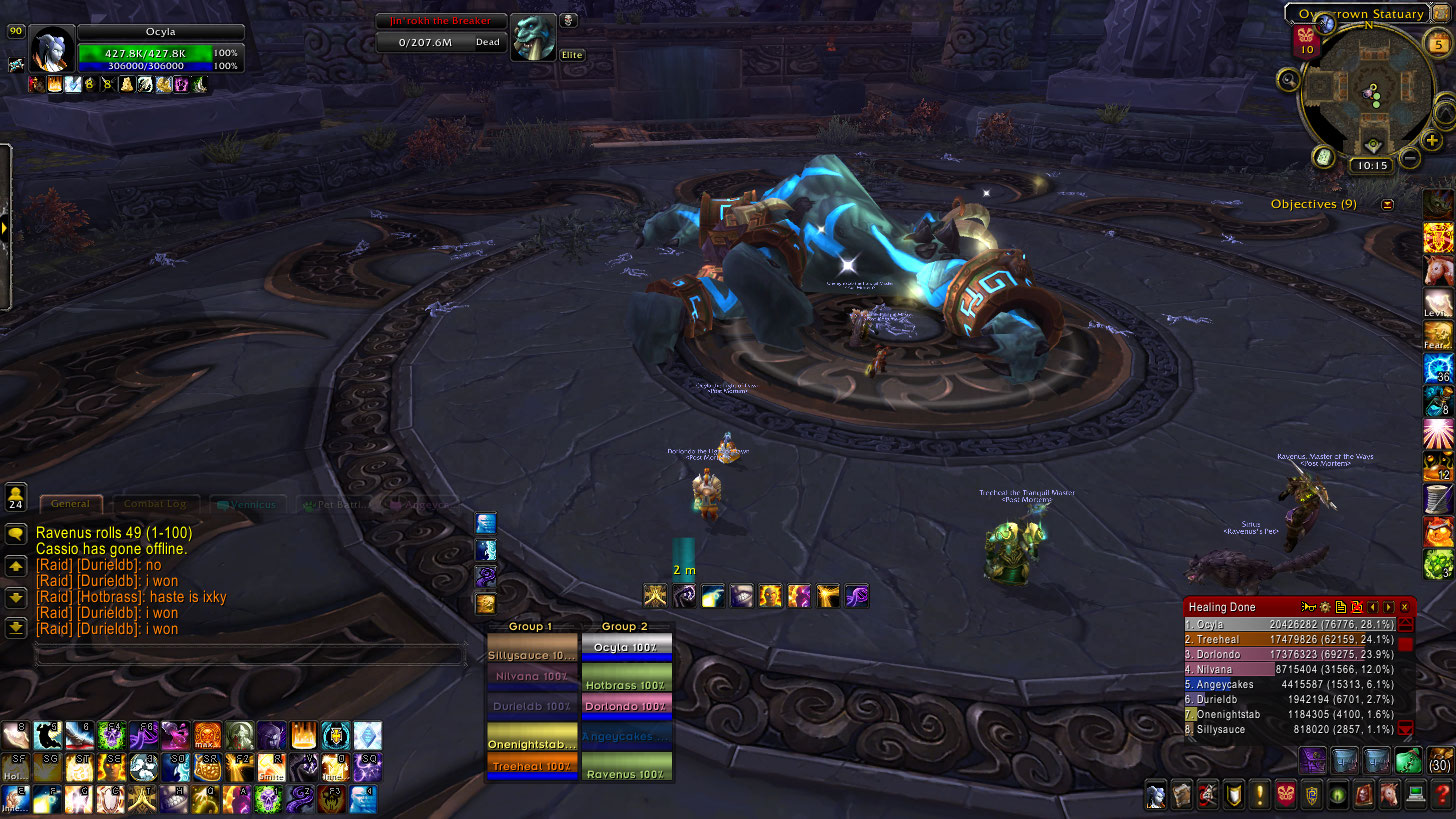The width and height of the screenshot is (1456, 819).
Task: Show the next meter mode with right arrow
Action: tap(1388, 607)
